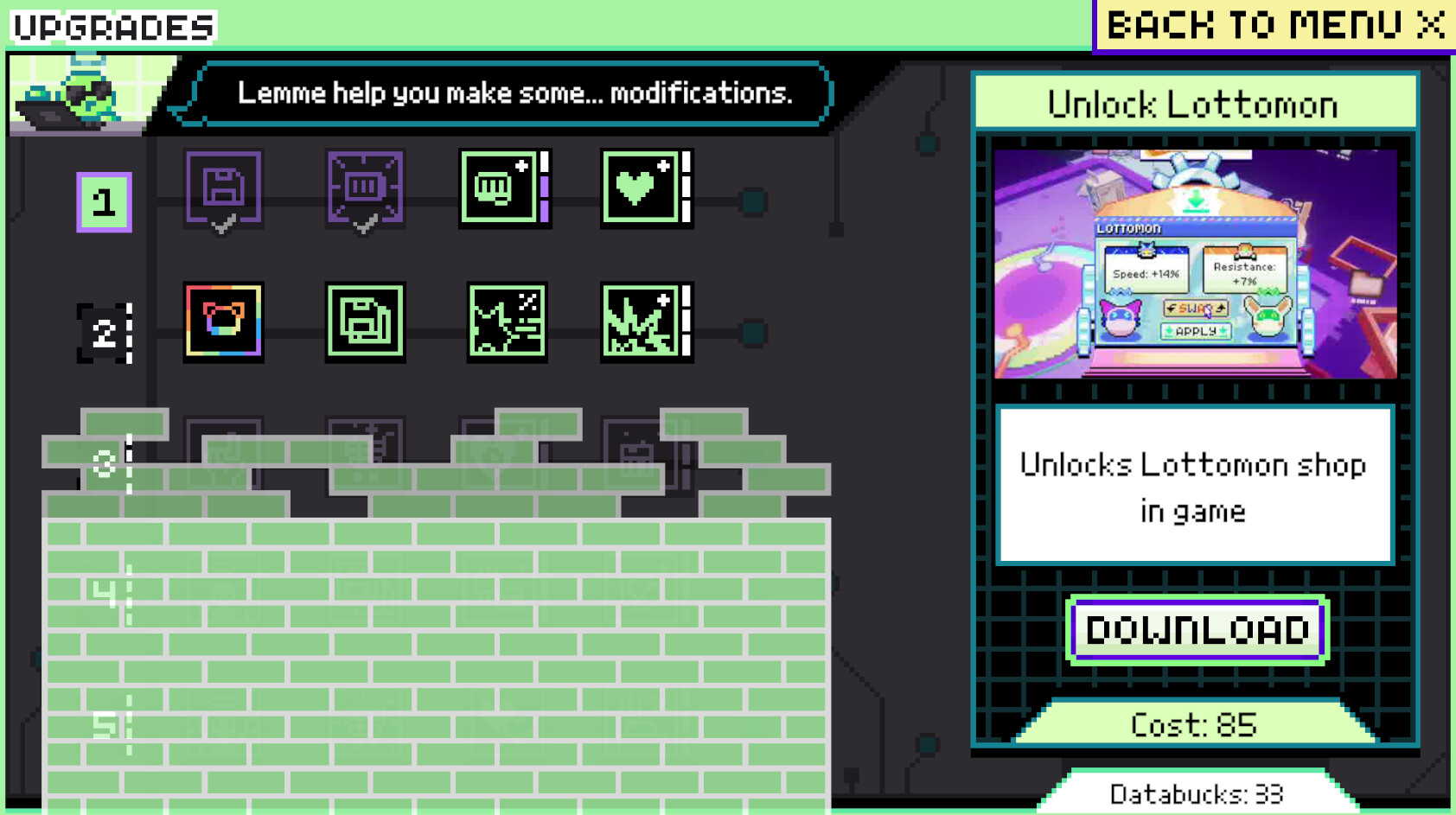Open the shatter strike upgrade

(507, 322)
